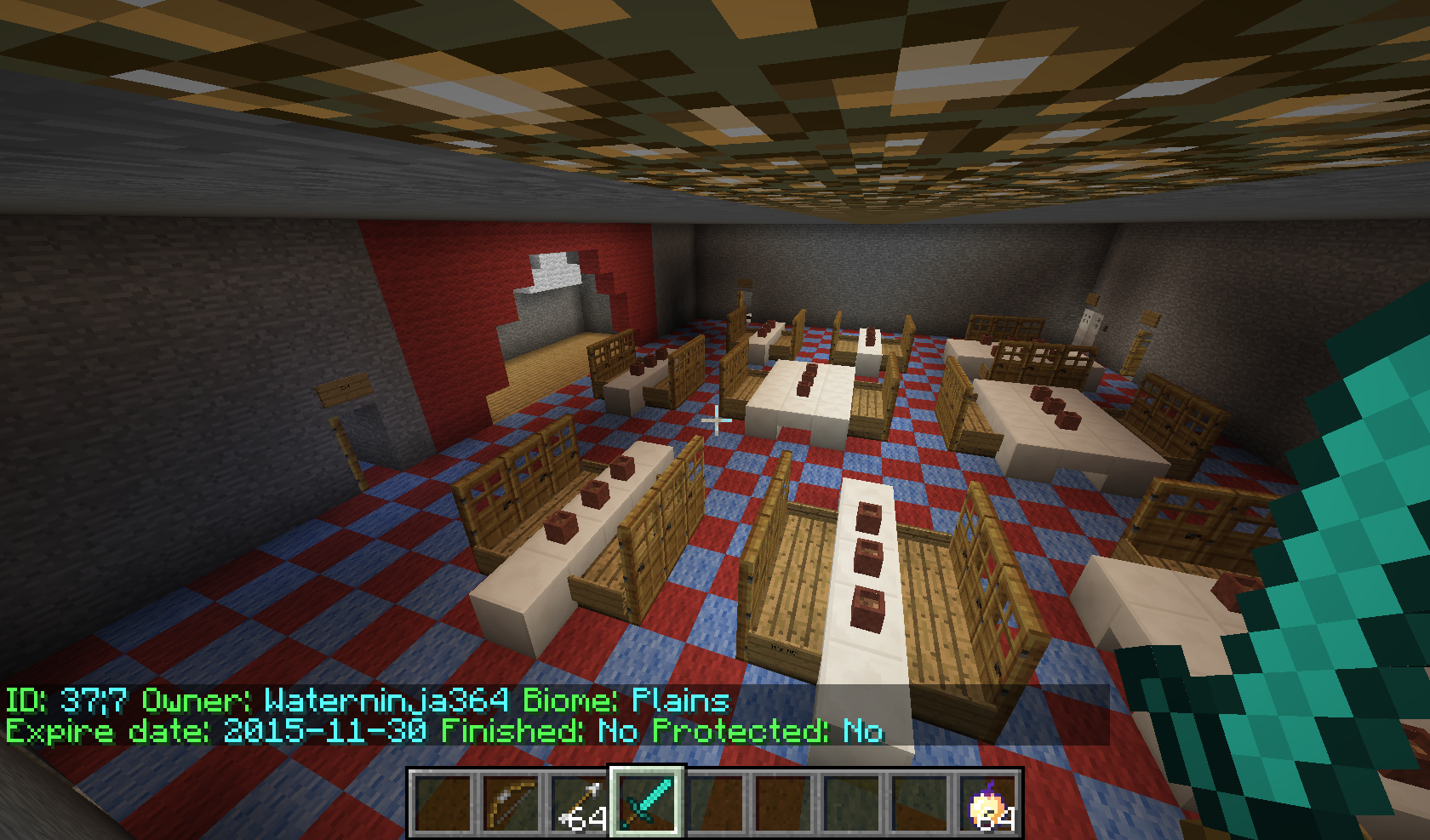Click the diamond sword hotbar slot
The image size is (1430, 840).
click(646, 803)
